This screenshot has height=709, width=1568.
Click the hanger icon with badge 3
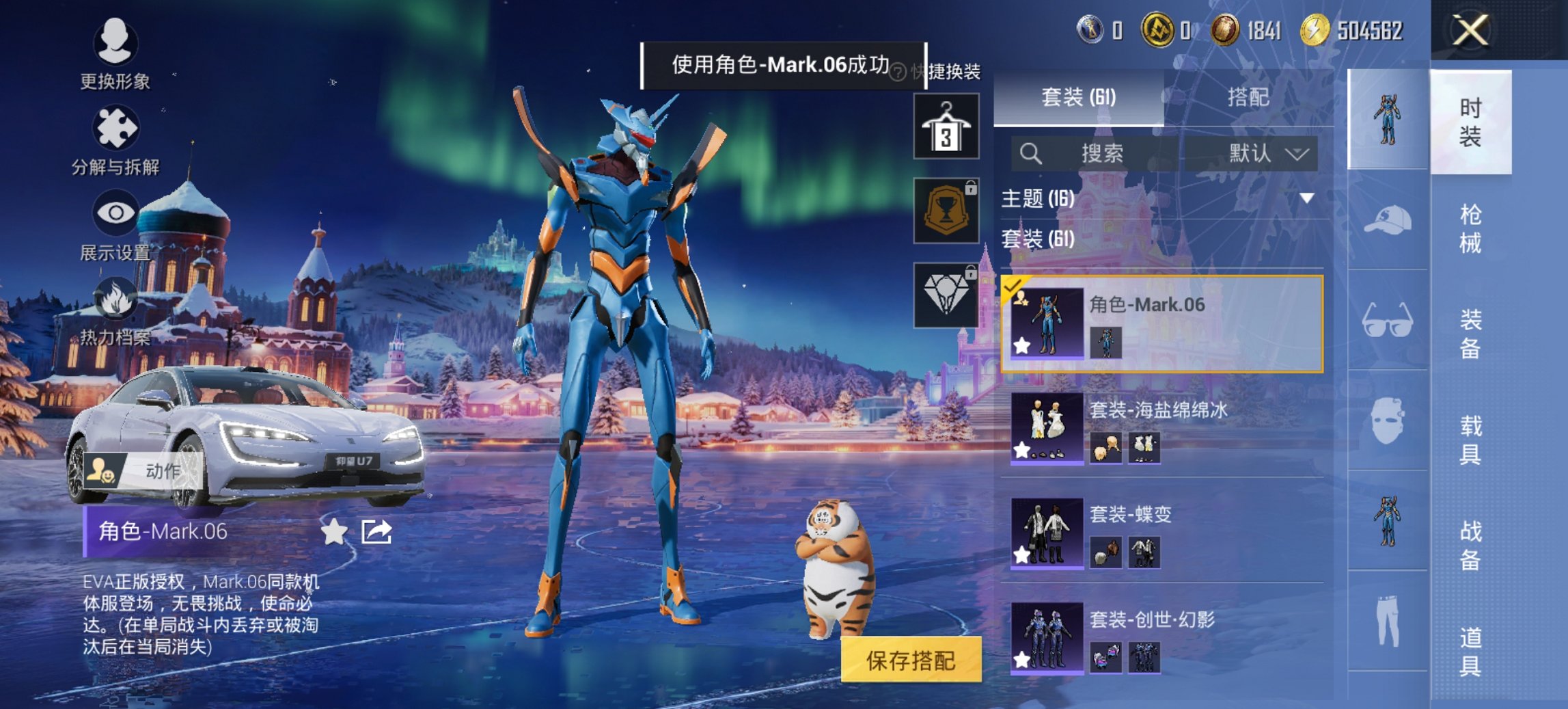946,126
